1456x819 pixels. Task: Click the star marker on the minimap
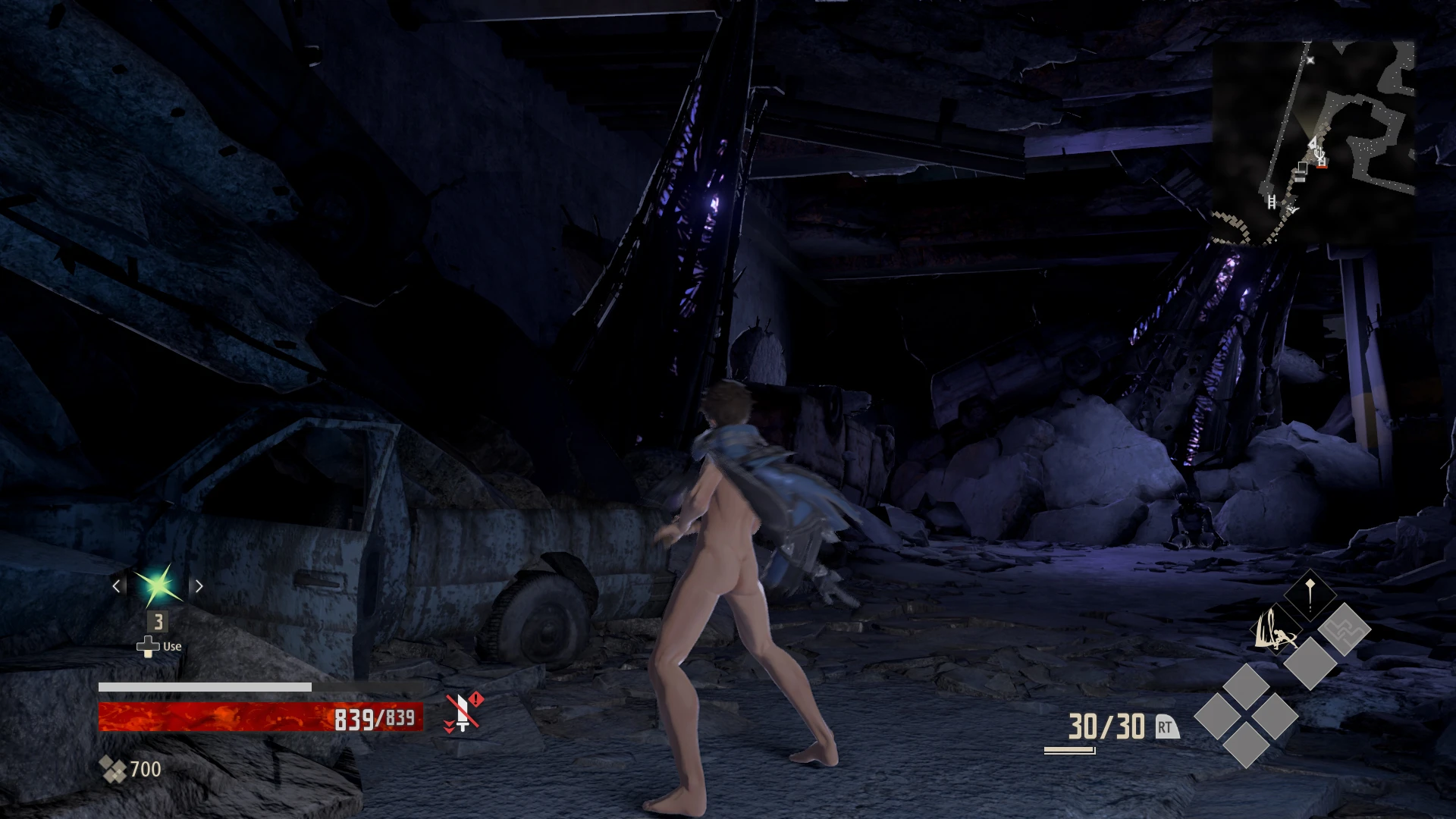coord(1310,60)
